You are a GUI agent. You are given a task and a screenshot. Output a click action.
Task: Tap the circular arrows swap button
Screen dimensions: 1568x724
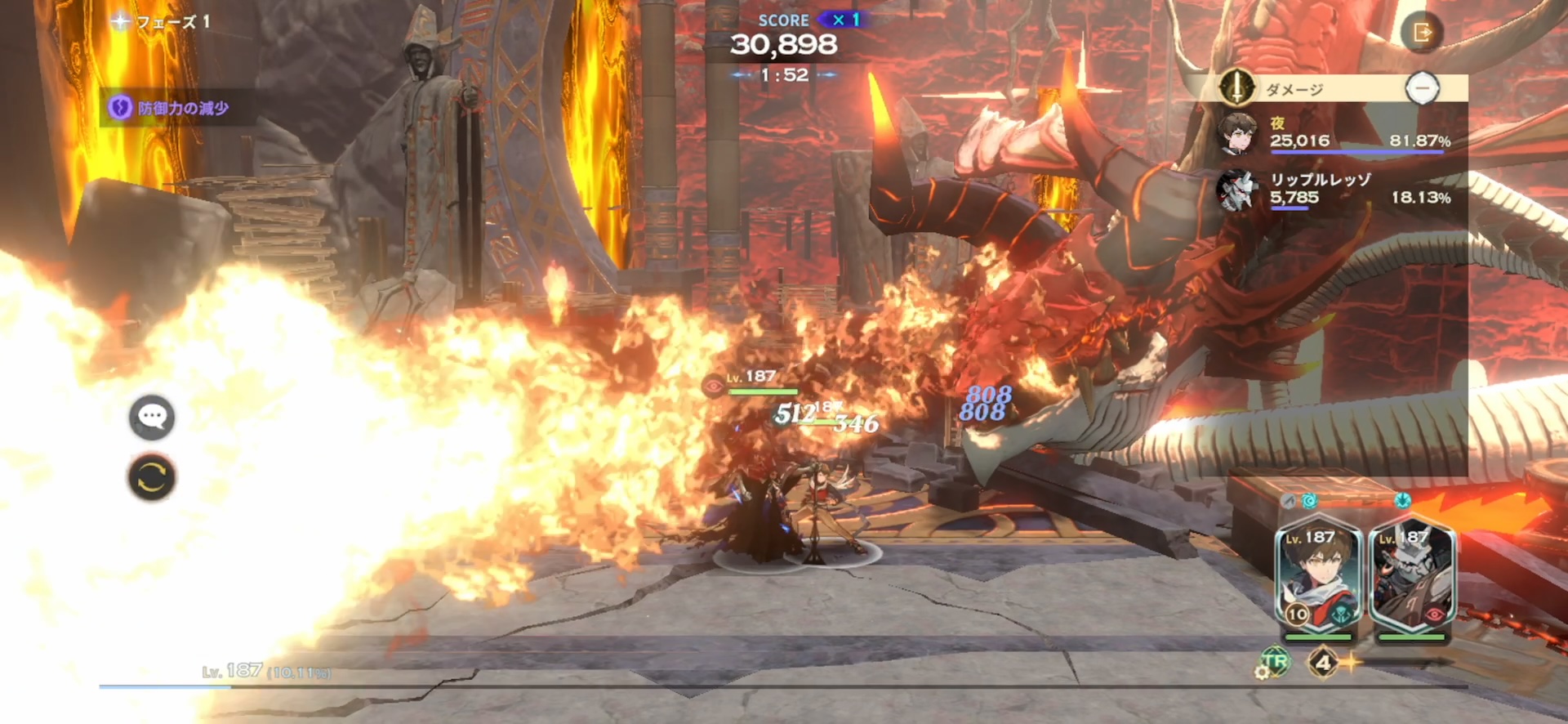point(152,477)
